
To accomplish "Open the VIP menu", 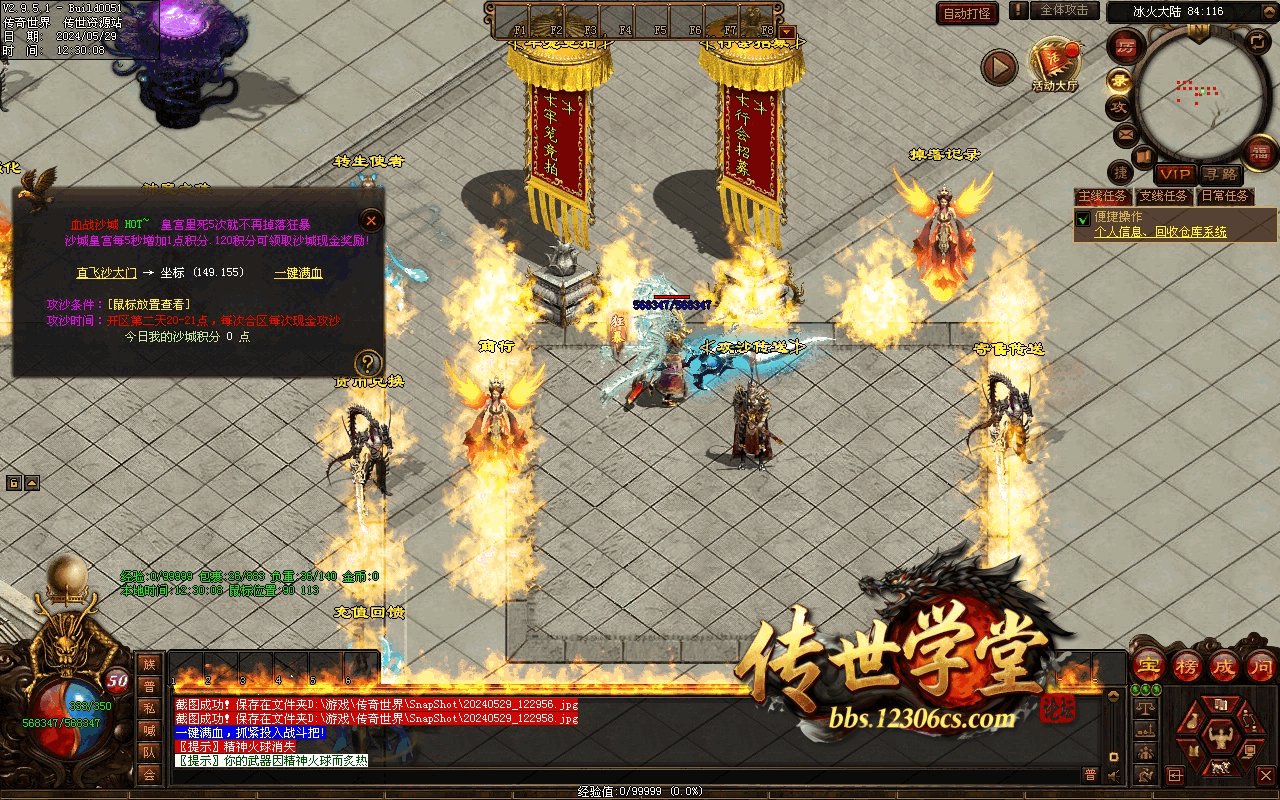I will pos(1175,173).
